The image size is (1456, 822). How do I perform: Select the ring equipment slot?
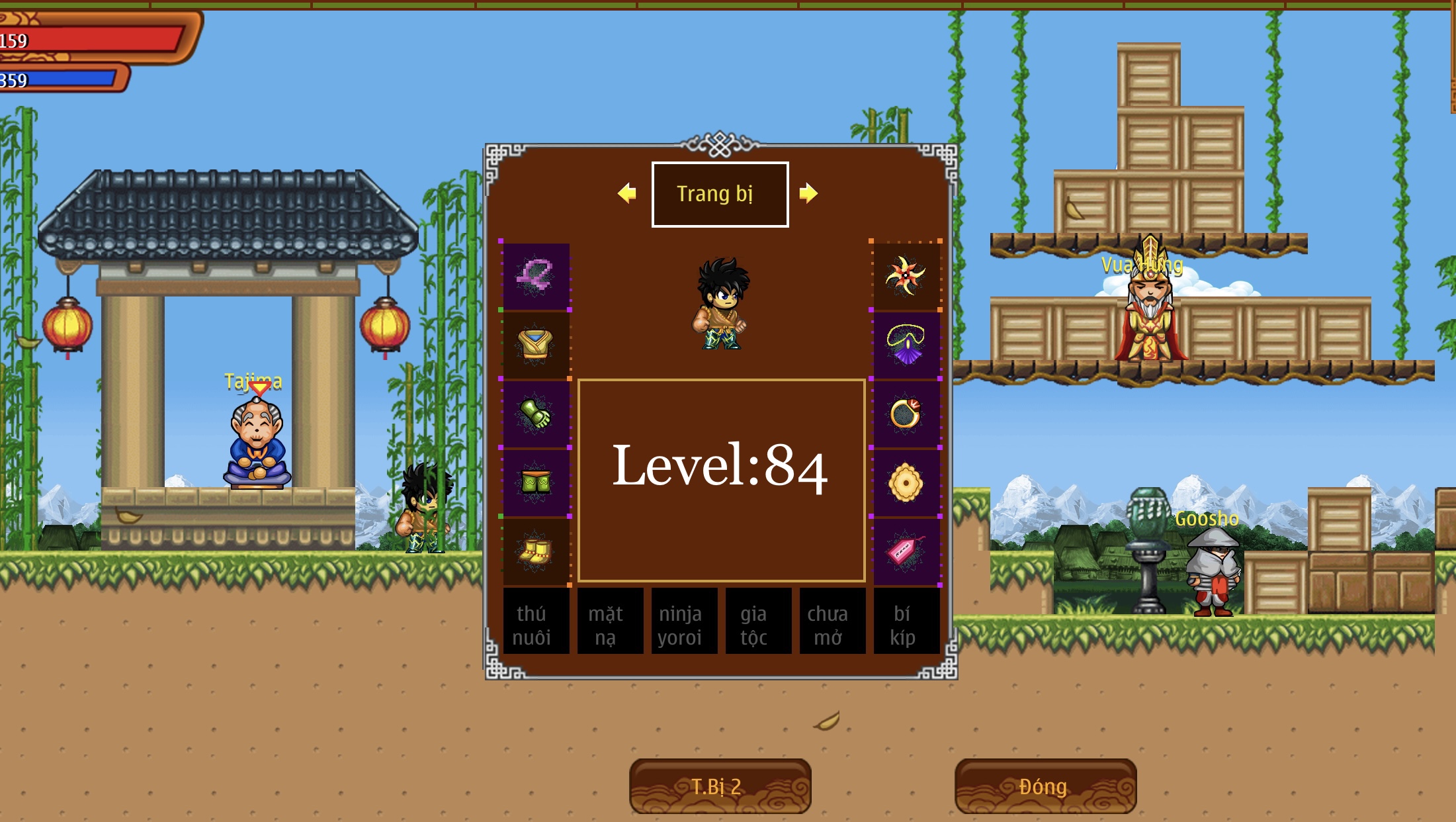pos(906,414)
